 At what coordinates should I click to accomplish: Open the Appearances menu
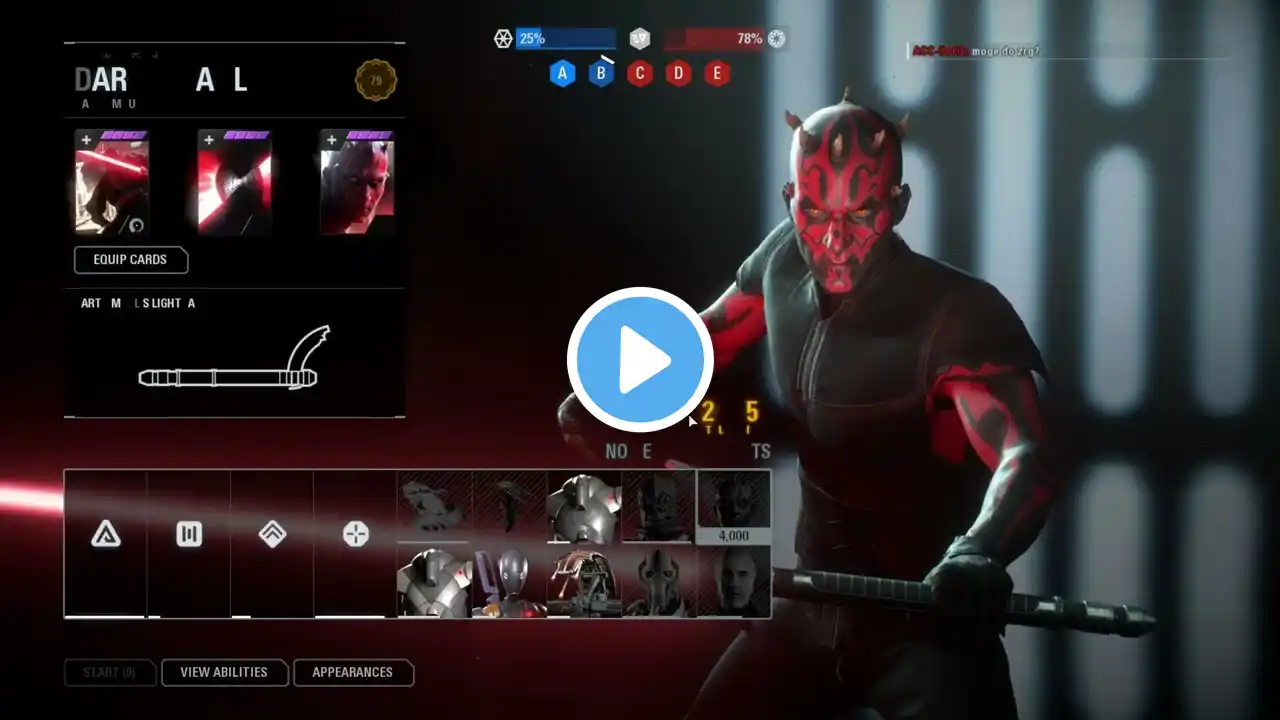[x=352, y=673]
